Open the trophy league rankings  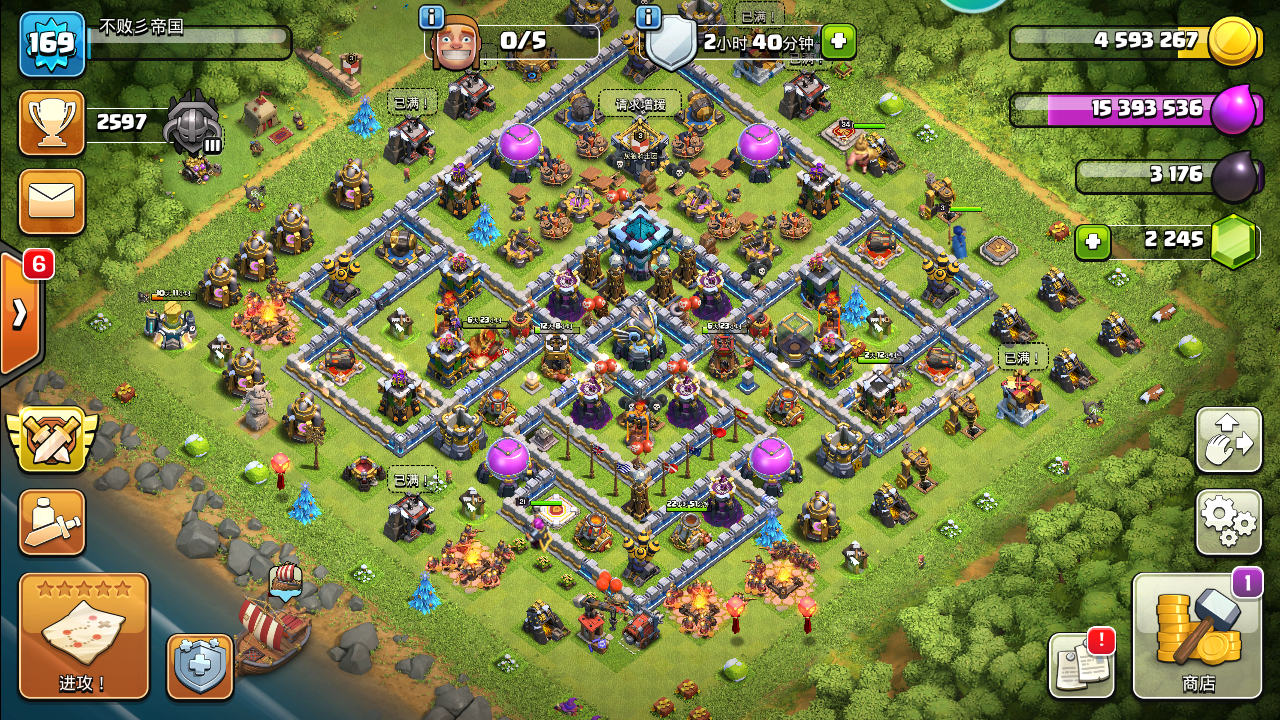[x=52, y=123]
